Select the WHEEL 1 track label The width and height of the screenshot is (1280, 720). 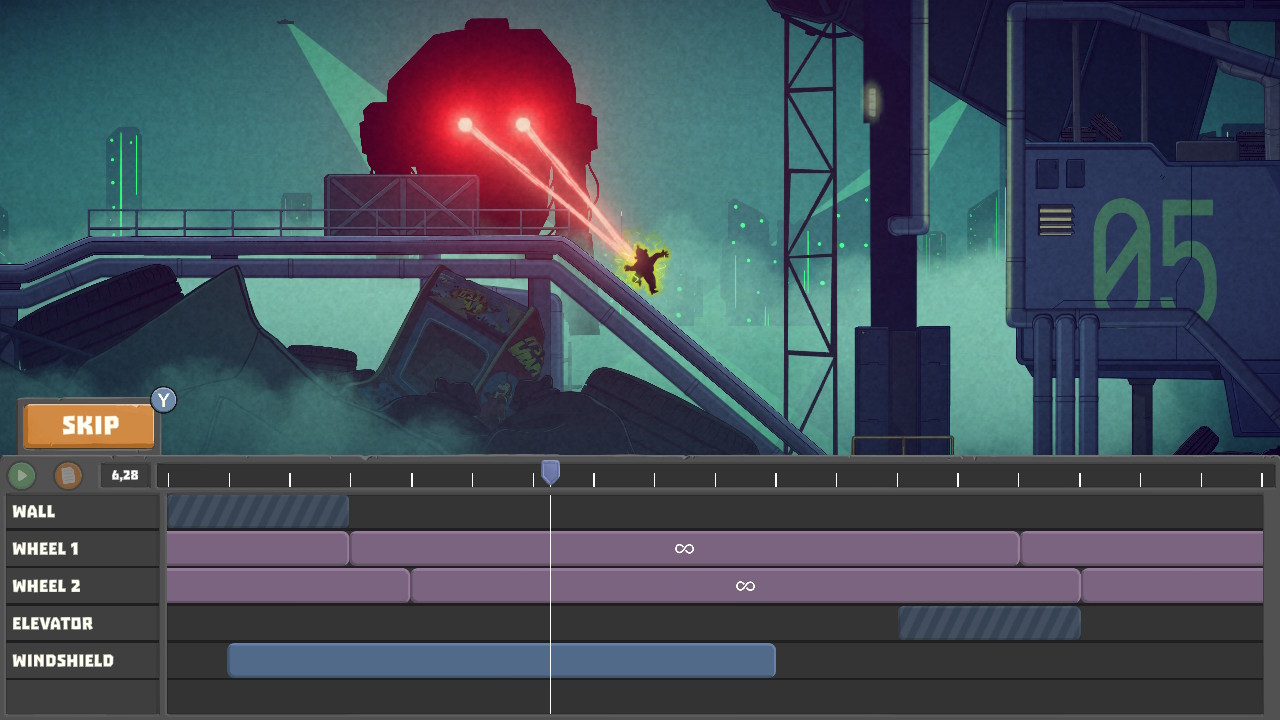(x=80, y=548)
